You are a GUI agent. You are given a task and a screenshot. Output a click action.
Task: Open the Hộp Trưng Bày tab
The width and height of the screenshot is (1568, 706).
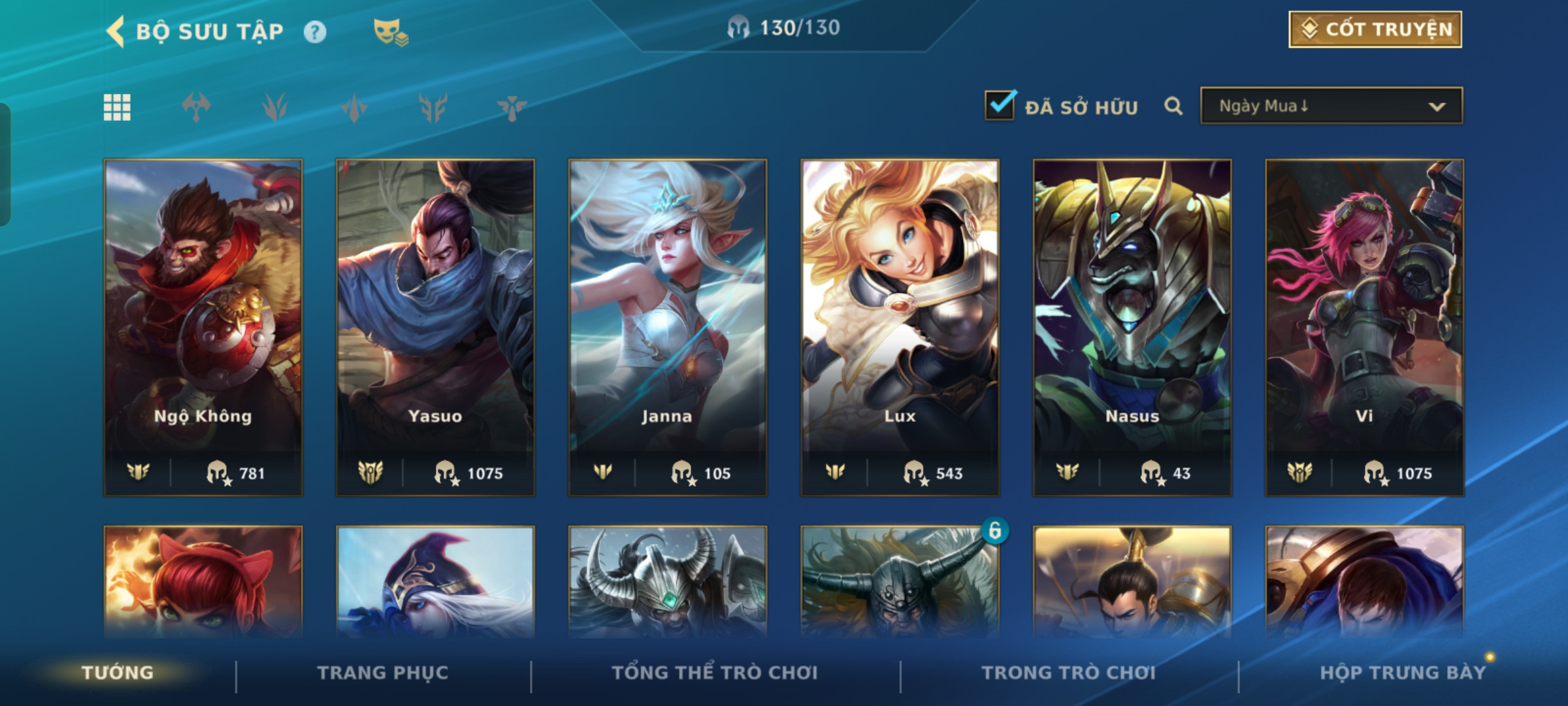[x=1402, y=673]
